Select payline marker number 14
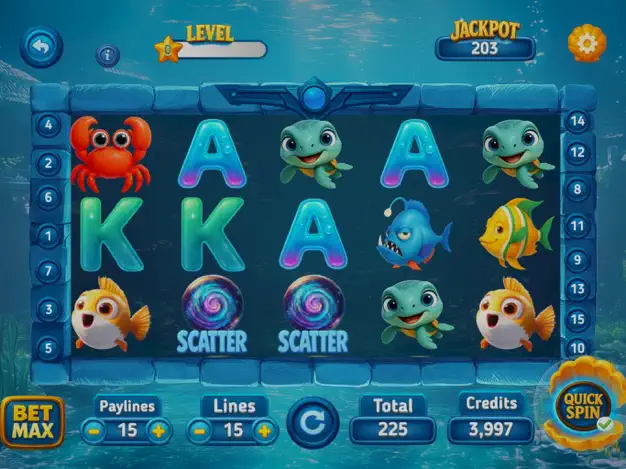626x469 pixels. (578, 122)
